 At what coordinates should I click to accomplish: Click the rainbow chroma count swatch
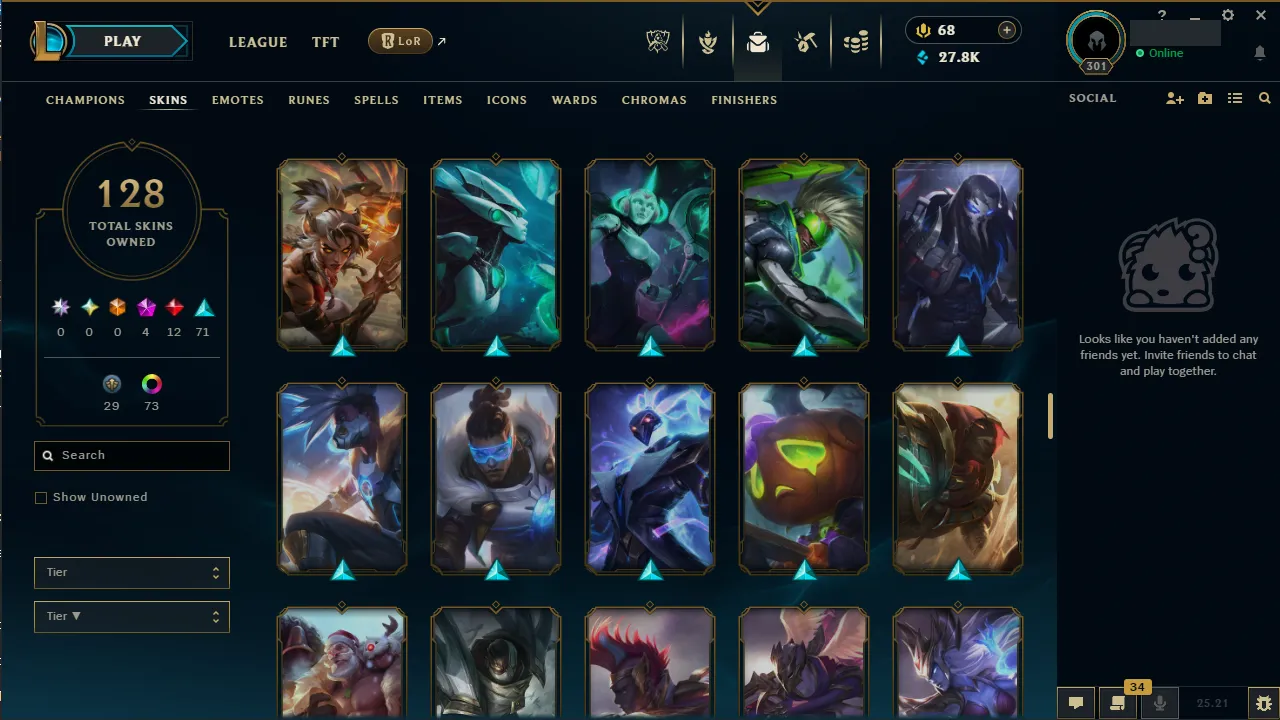tap(151, 383)
